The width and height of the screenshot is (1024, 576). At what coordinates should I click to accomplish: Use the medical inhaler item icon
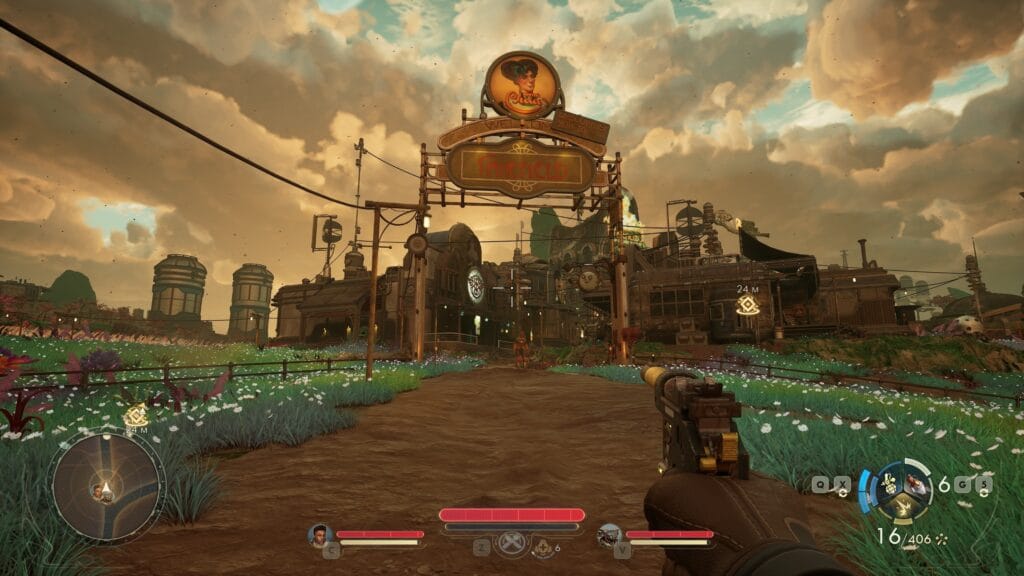click(541, 547)
